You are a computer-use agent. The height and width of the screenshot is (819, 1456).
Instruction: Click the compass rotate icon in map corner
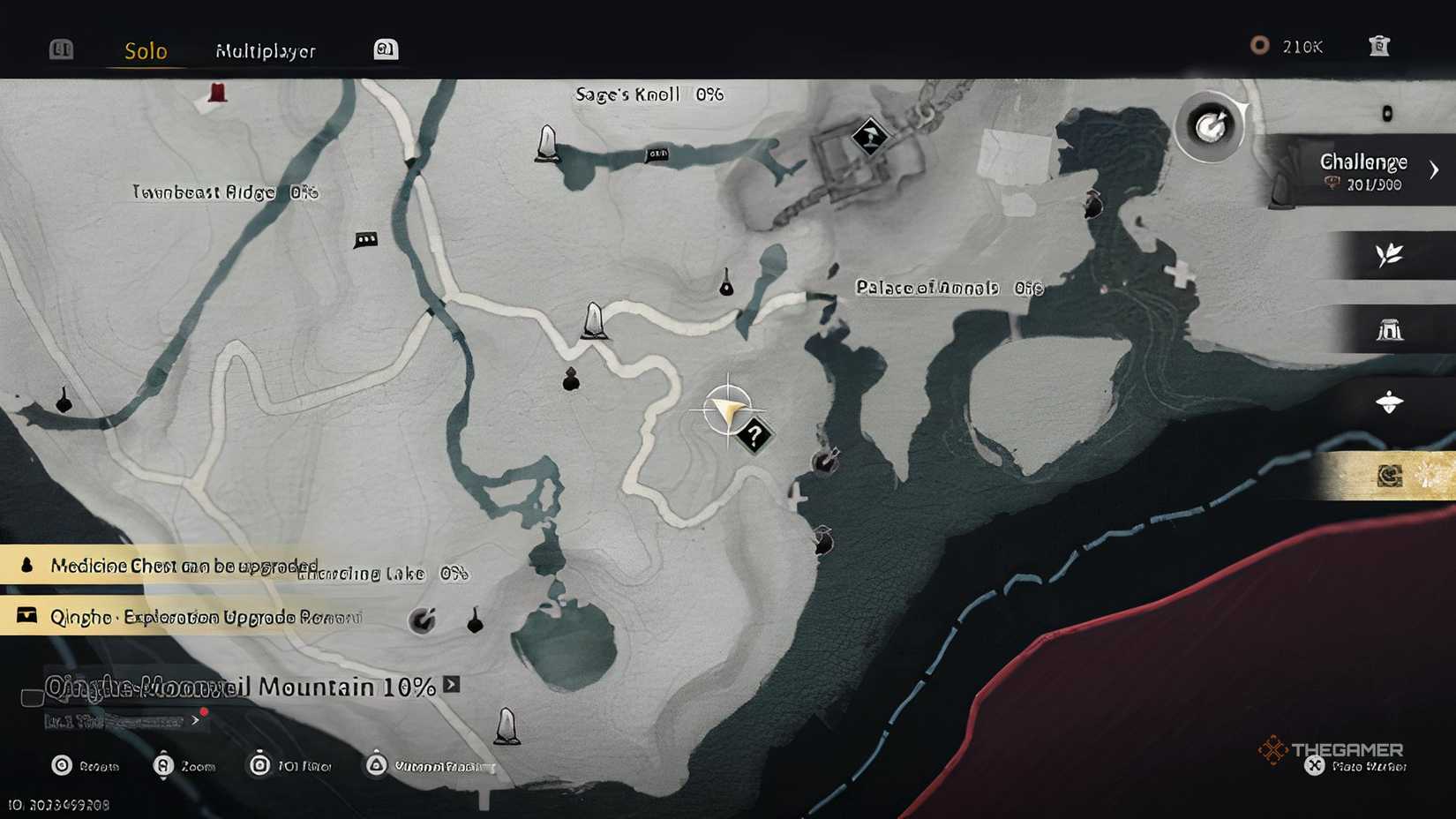coord(1212,126)
